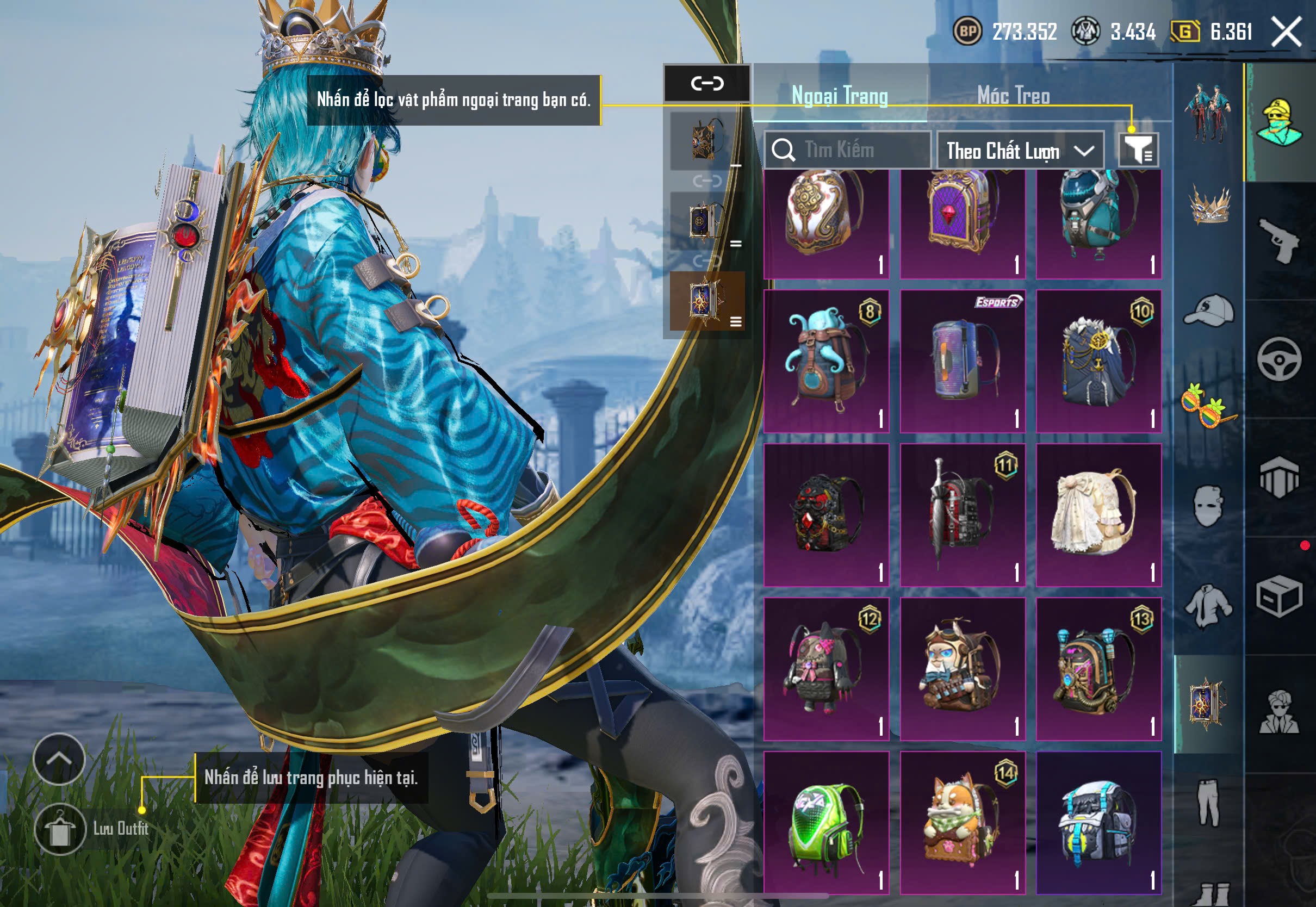Open the steering wheel vehicle category
Screen dimensions: 1316x907
(1279, 359)
